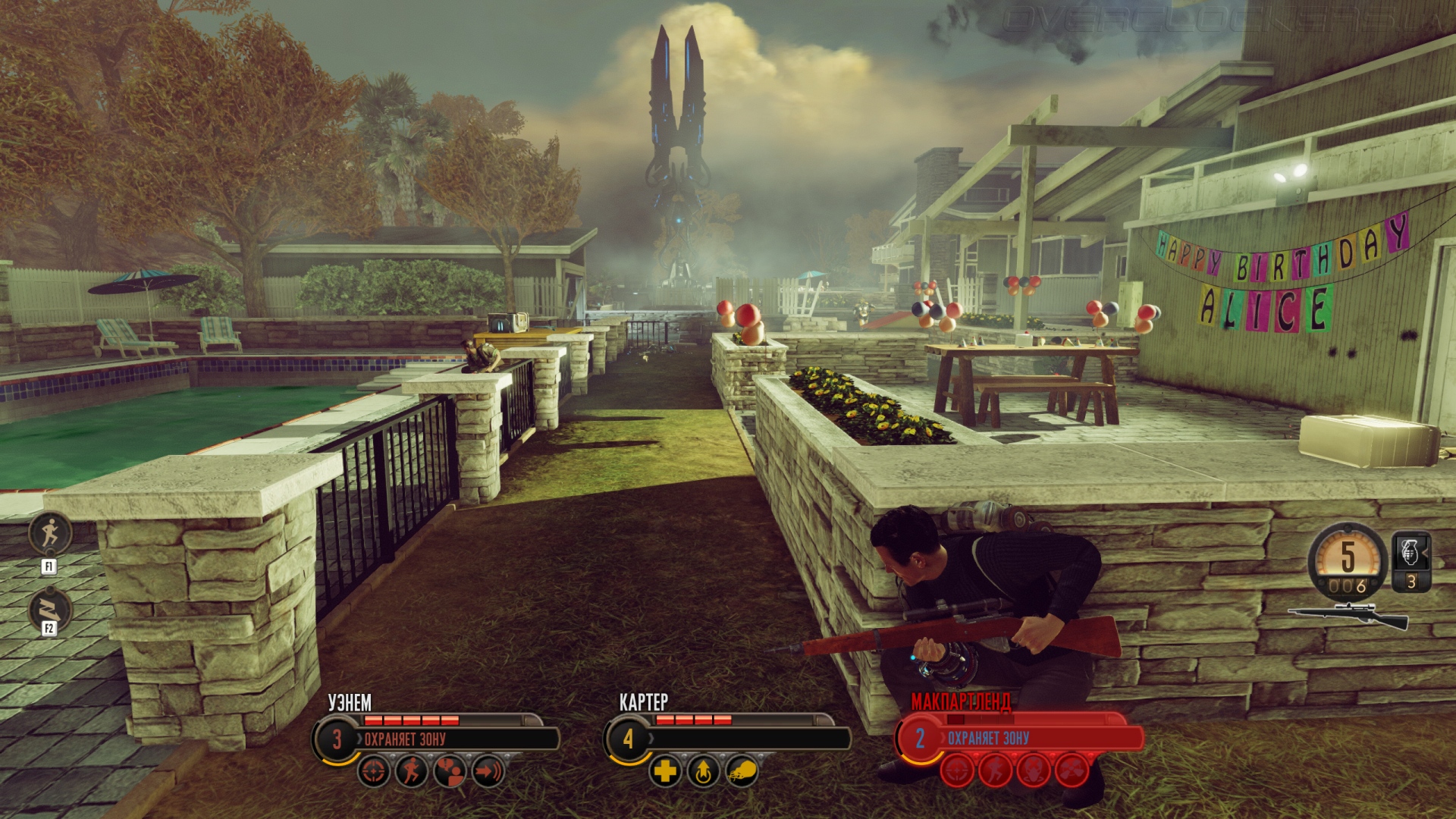This screenshot has width=1456, height=819.
Task: Trigger Уэнем's running figure ability
Action: 412,772
